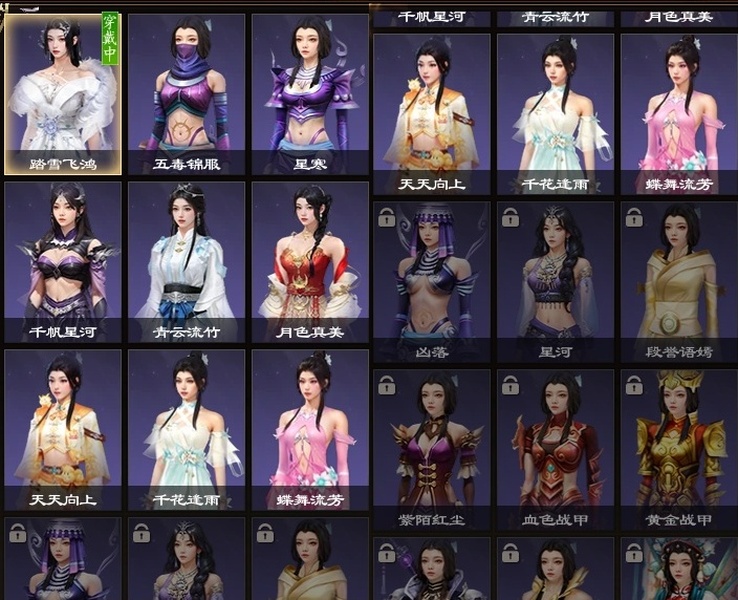Choose the tile labeled 凶落
Image resolution: width=738 pixels, height=600 pixels.
[x=432, y=280]
